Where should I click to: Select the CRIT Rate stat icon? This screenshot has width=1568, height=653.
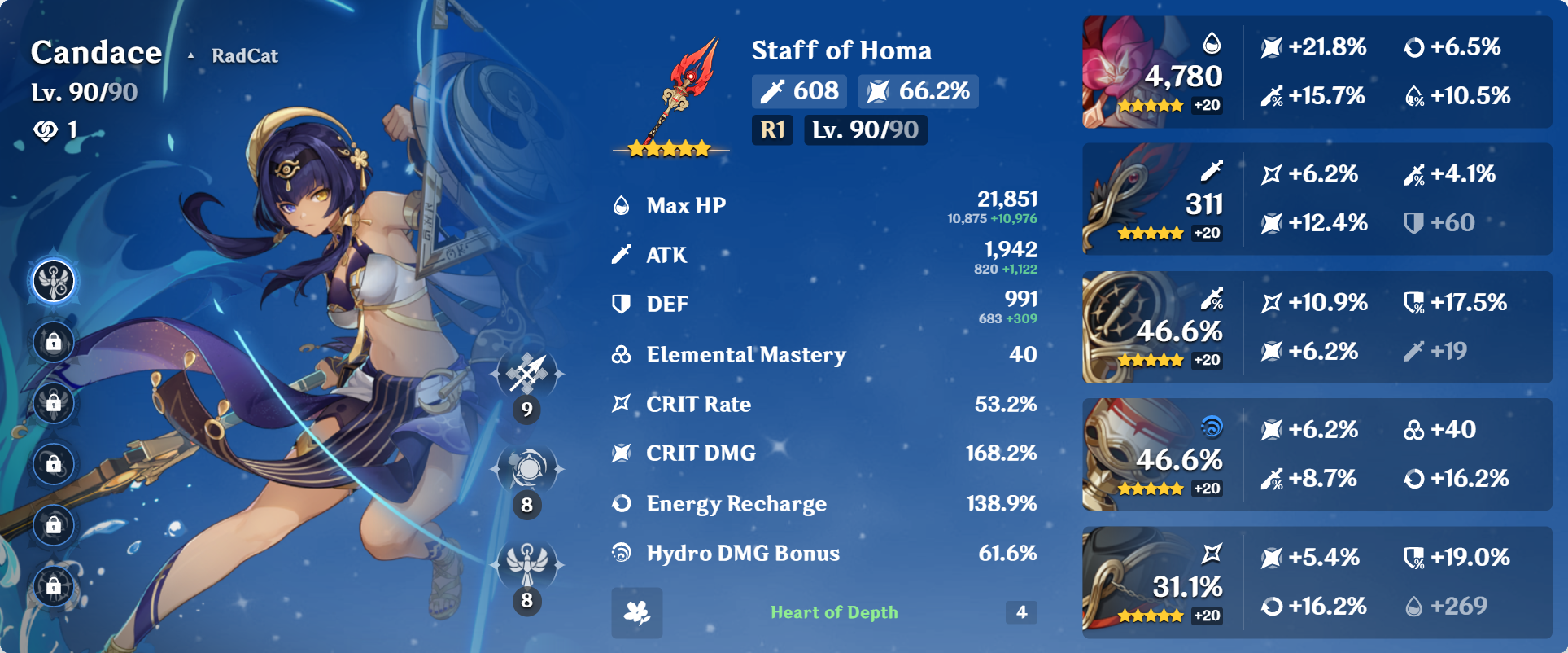pyautogui.click(x=622, y=404)
